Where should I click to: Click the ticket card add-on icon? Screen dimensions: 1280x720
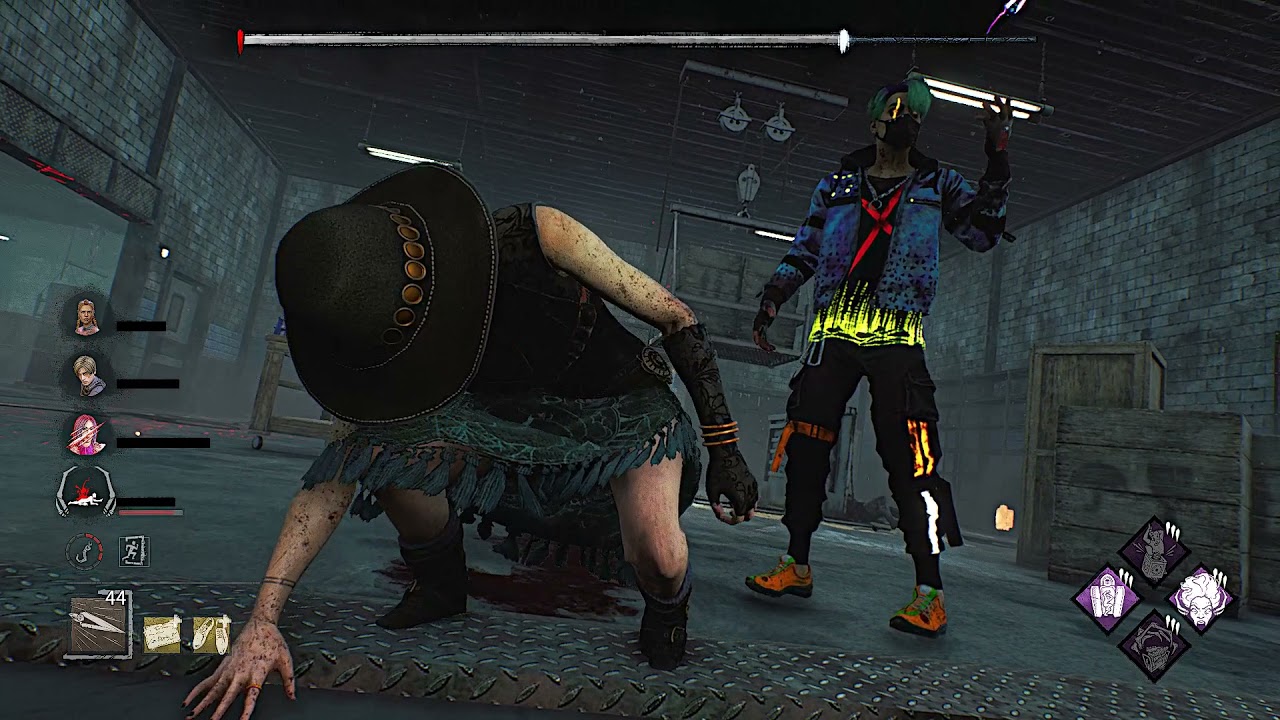coord(161,634)
